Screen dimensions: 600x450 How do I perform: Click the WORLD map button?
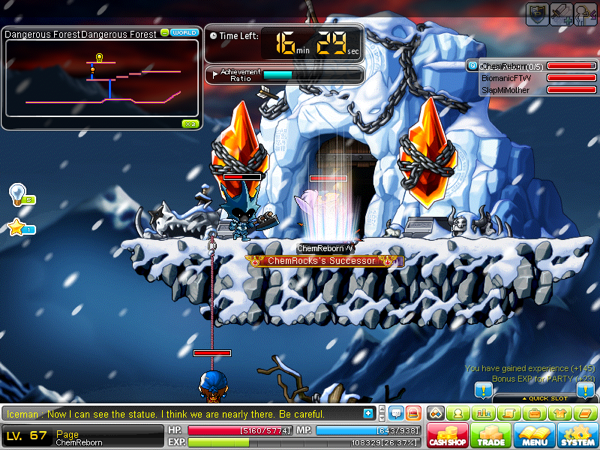[184, 33]
